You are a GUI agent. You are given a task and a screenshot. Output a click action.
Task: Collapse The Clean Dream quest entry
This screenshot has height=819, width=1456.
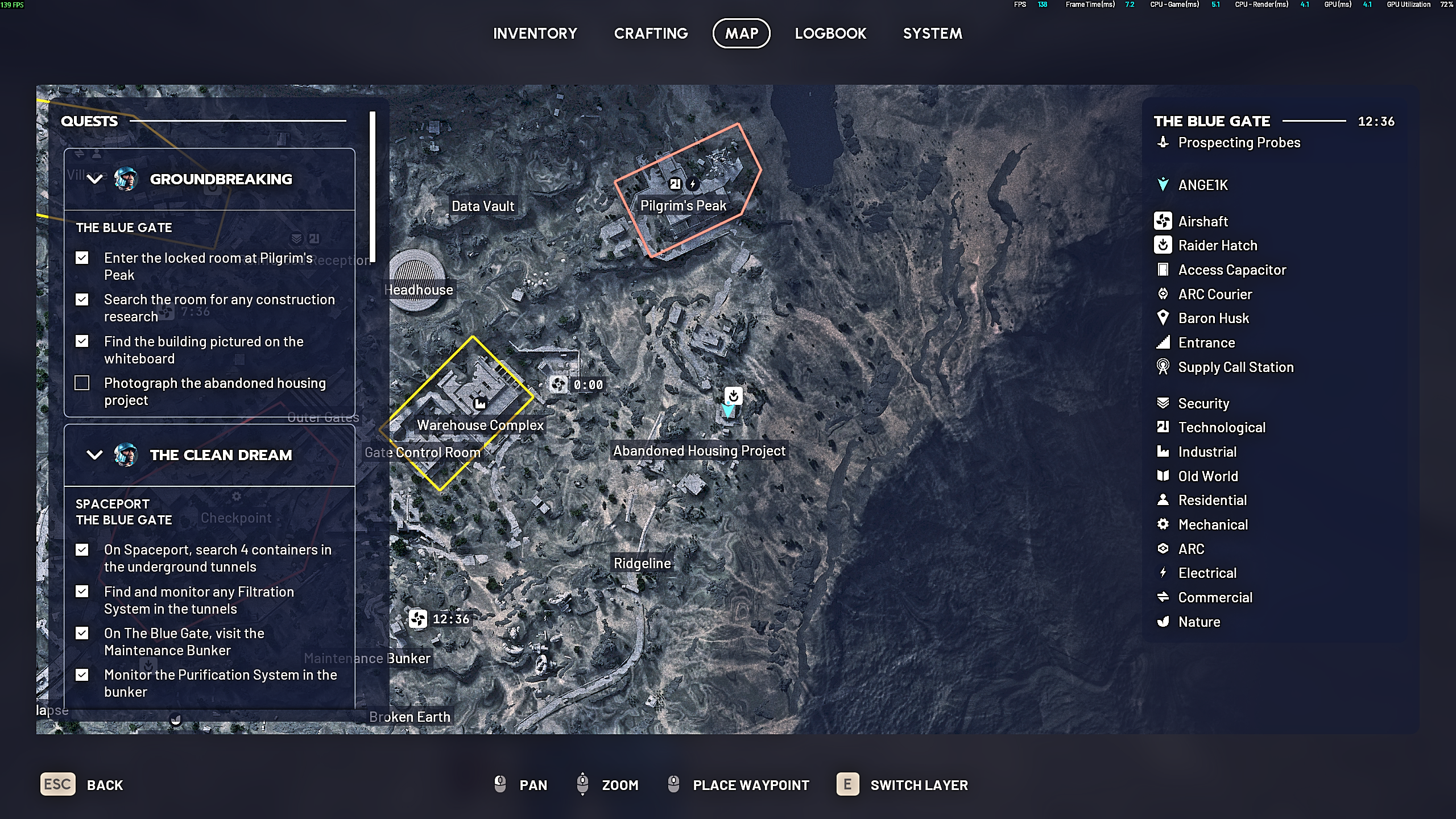[95, 455]
